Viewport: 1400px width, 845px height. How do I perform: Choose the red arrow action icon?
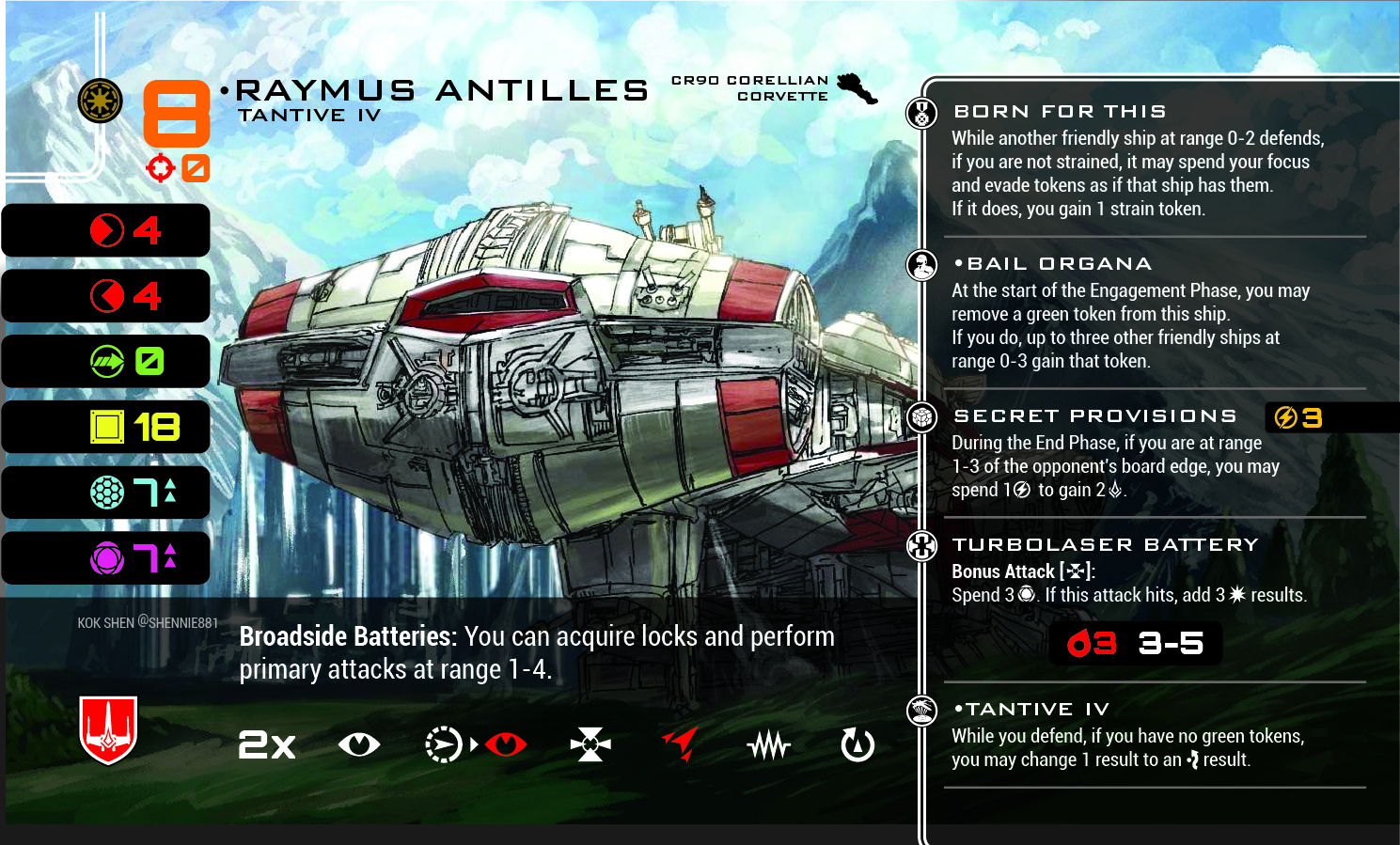click(x=681, y=743)
